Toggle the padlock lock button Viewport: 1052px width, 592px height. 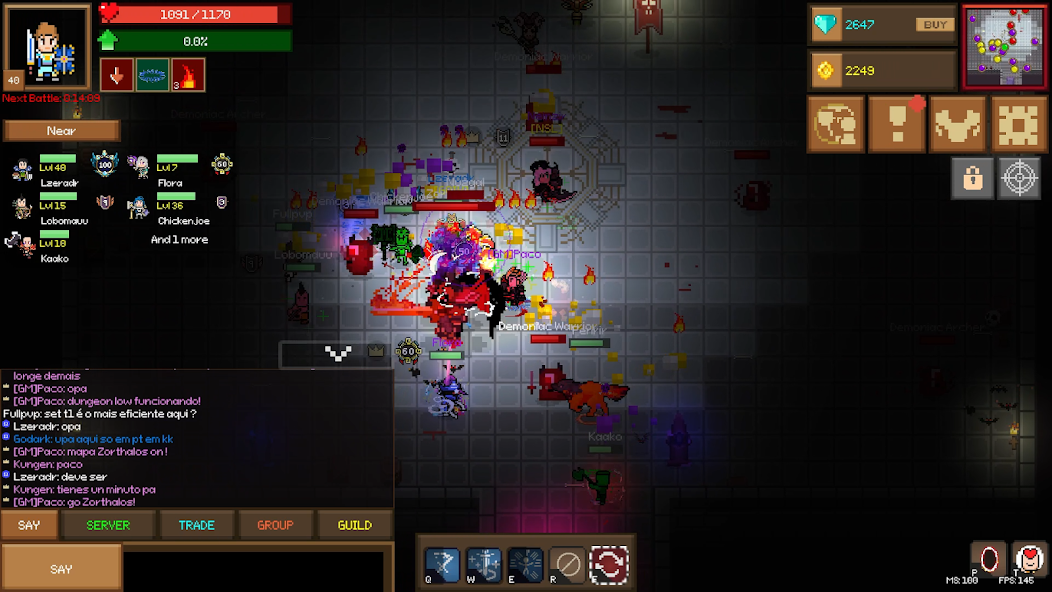pos(972,178)
